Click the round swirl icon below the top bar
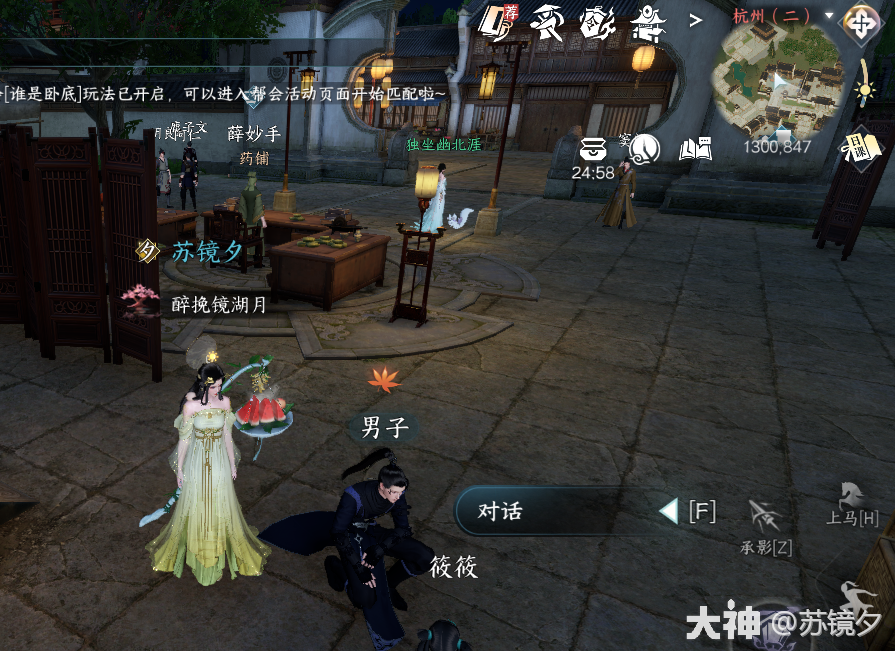This screenshot has height=651, width=895. point(644,150)
